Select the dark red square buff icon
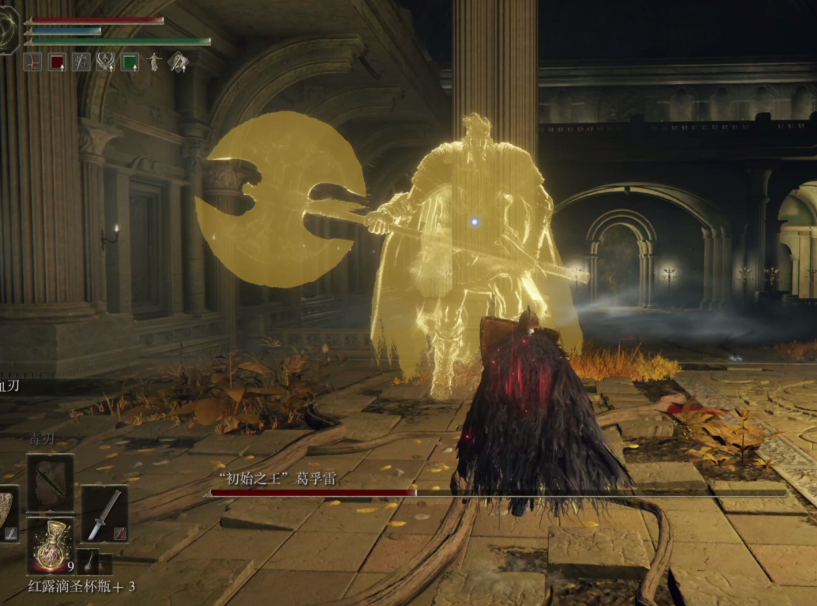Screen dimensions: 817x606 (57, 62)
